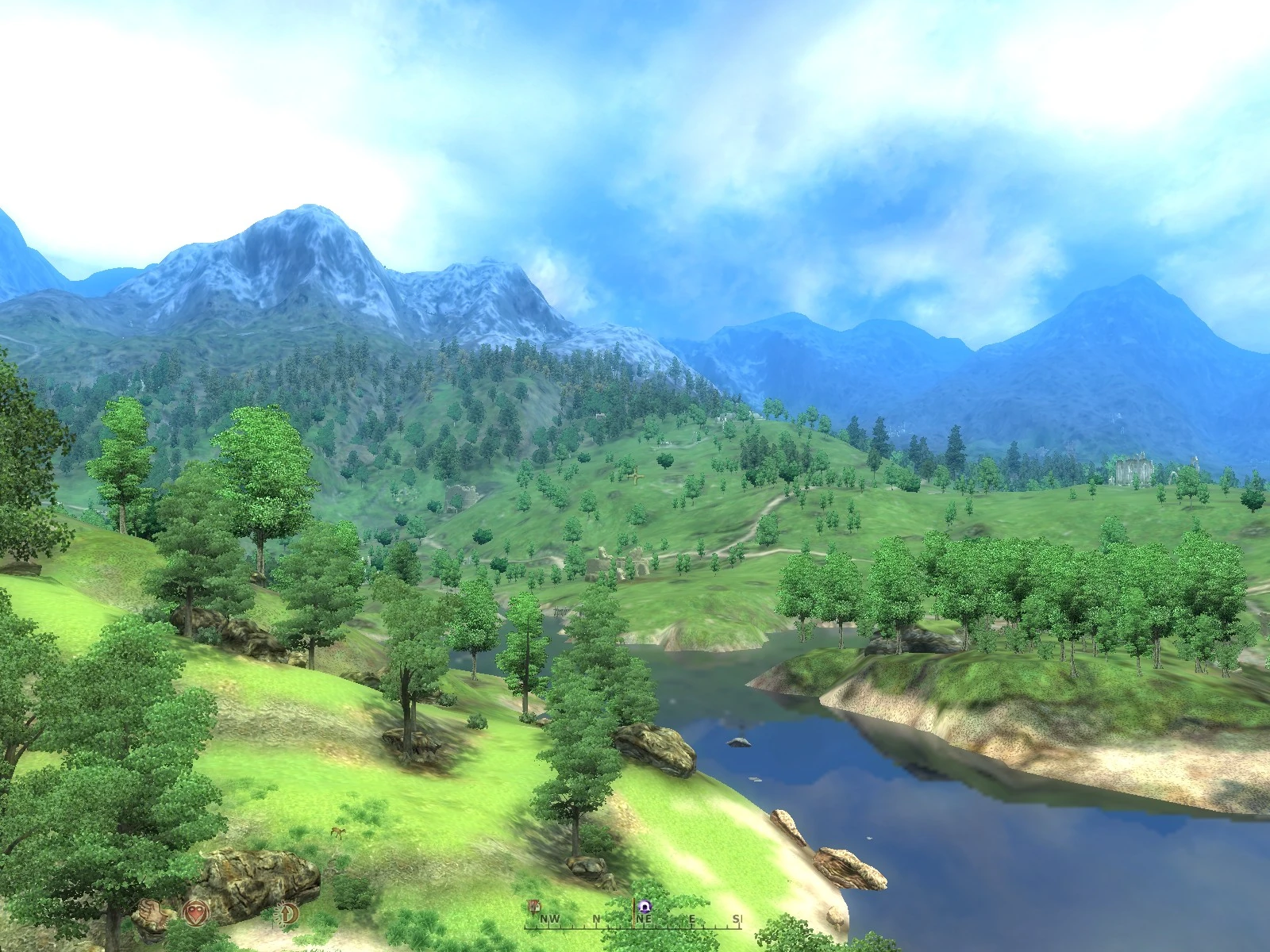The image size is (1270, 952).
Task: Click the NW label on the compass bar
Action: click(x=548, y=919)
